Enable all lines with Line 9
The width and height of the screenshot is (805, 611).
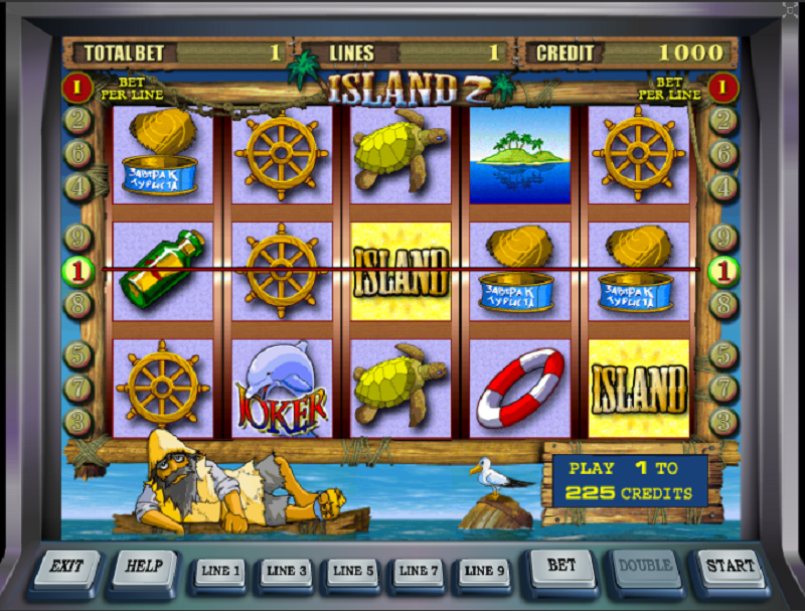click(x=484, y=572)
